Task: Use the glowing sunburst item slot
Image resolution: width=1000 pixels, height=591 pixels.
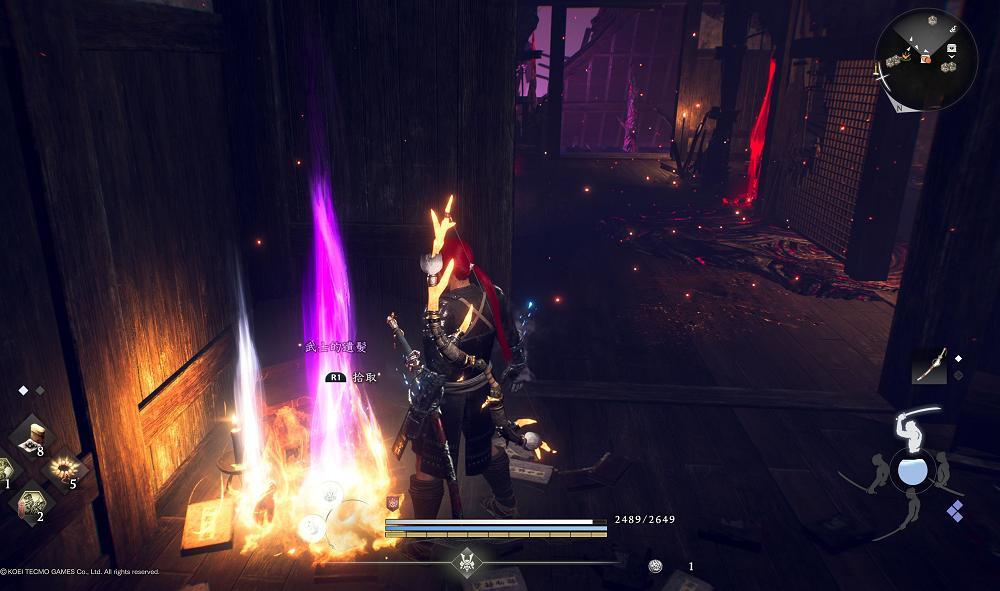Action: point(66,468)
